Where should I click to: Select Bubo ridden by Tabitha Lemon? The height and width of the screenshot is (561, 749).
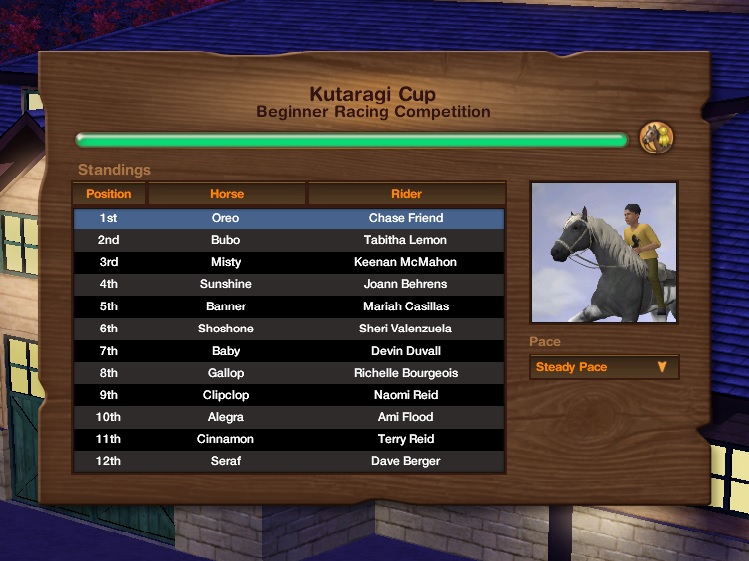[289, 240]
